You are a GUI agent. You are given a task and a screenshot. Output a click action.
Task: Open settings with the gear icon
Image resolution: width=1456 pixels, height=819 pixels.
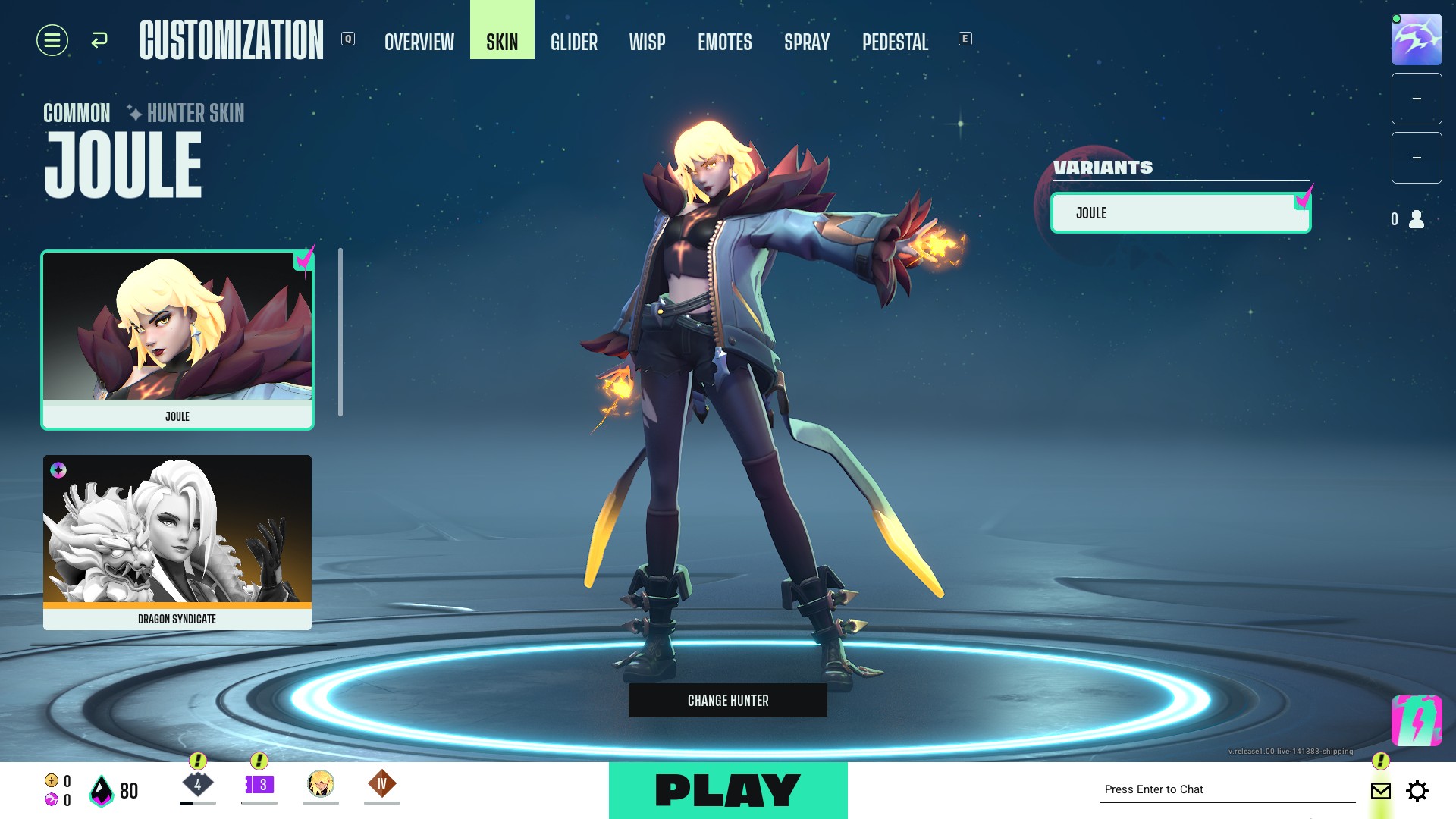pyautogui.click(x=1417, y=791)
